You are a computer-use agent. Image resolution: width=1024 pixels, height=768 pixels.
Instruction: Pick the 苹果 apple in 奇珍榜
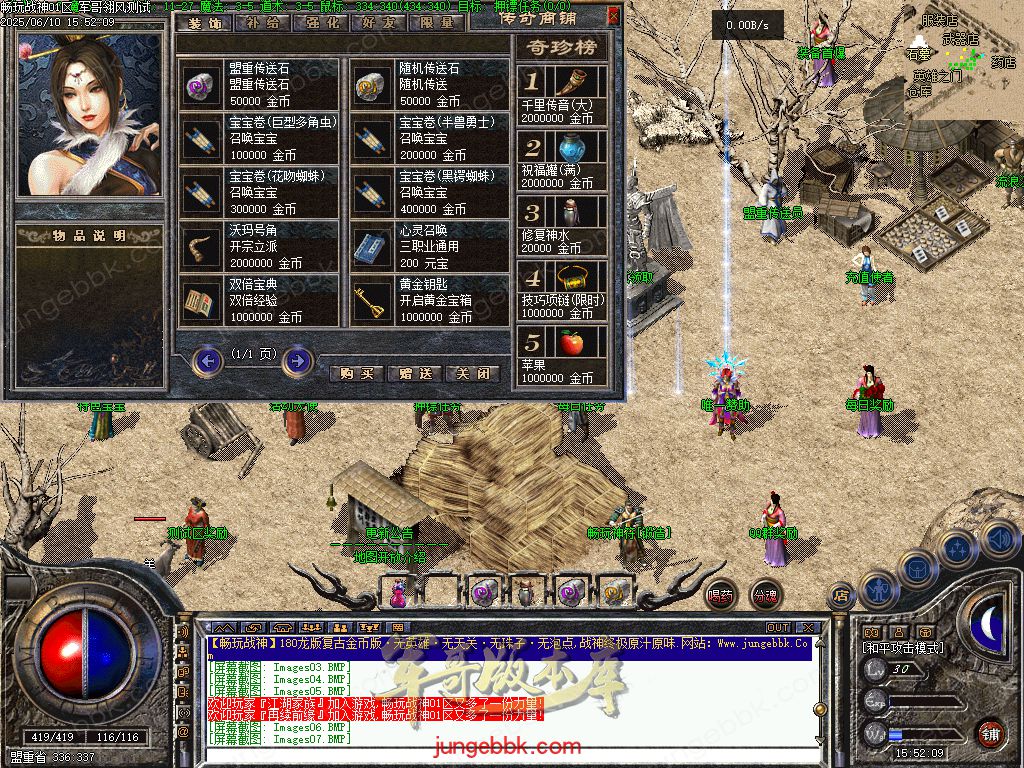tap(562, 356)
